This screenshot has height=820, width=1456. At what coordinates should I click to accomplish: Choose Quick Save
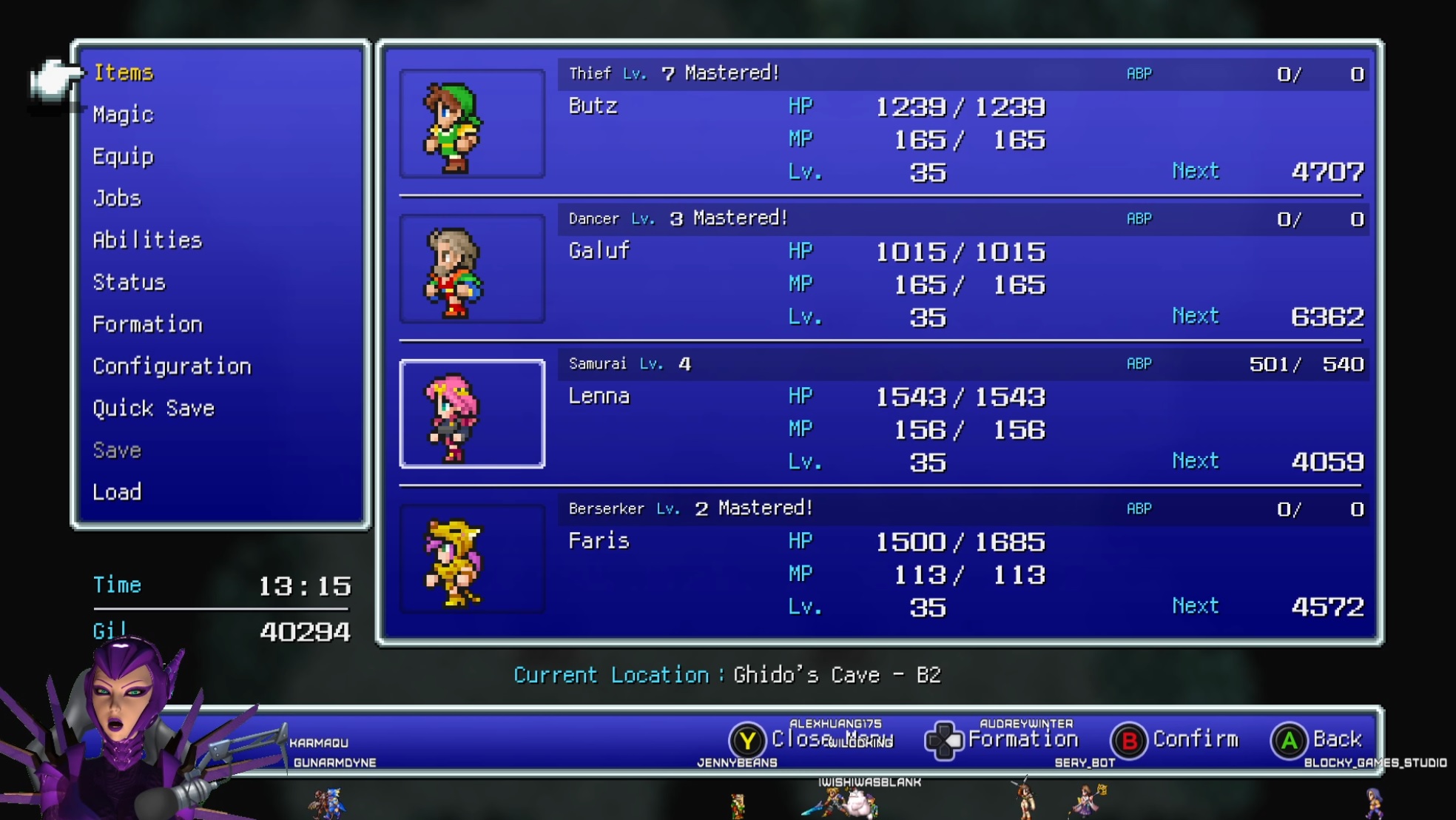(x=153, y=409)
